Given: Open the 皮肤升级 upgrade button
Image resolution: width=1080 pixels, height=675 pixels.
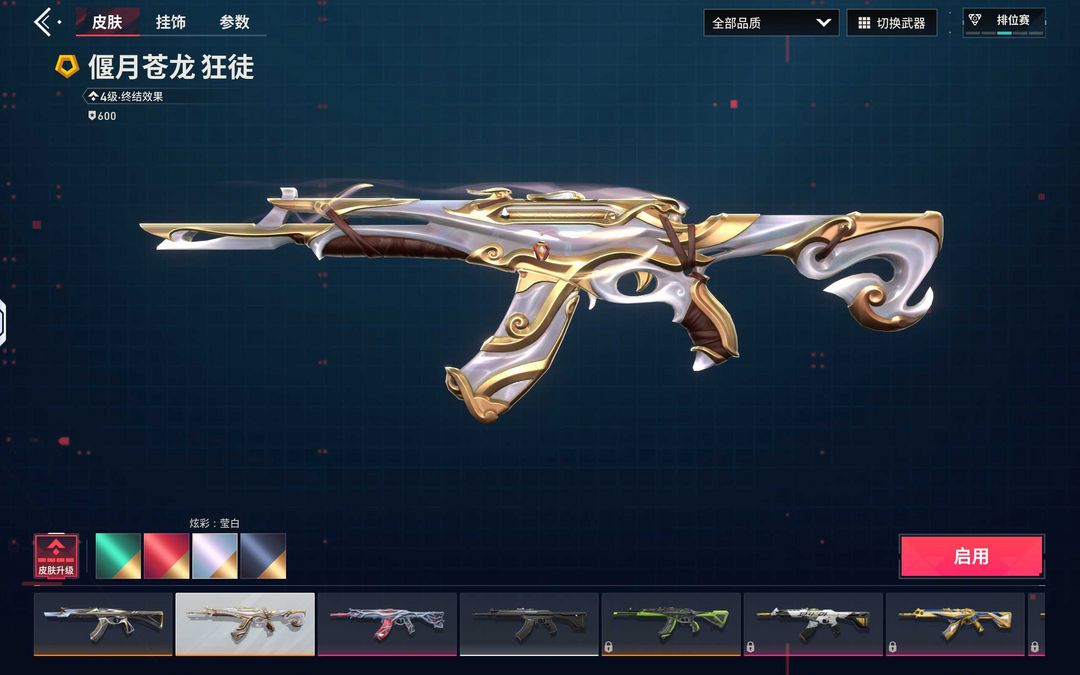Looking at the screenshot, I should (56, 556).
